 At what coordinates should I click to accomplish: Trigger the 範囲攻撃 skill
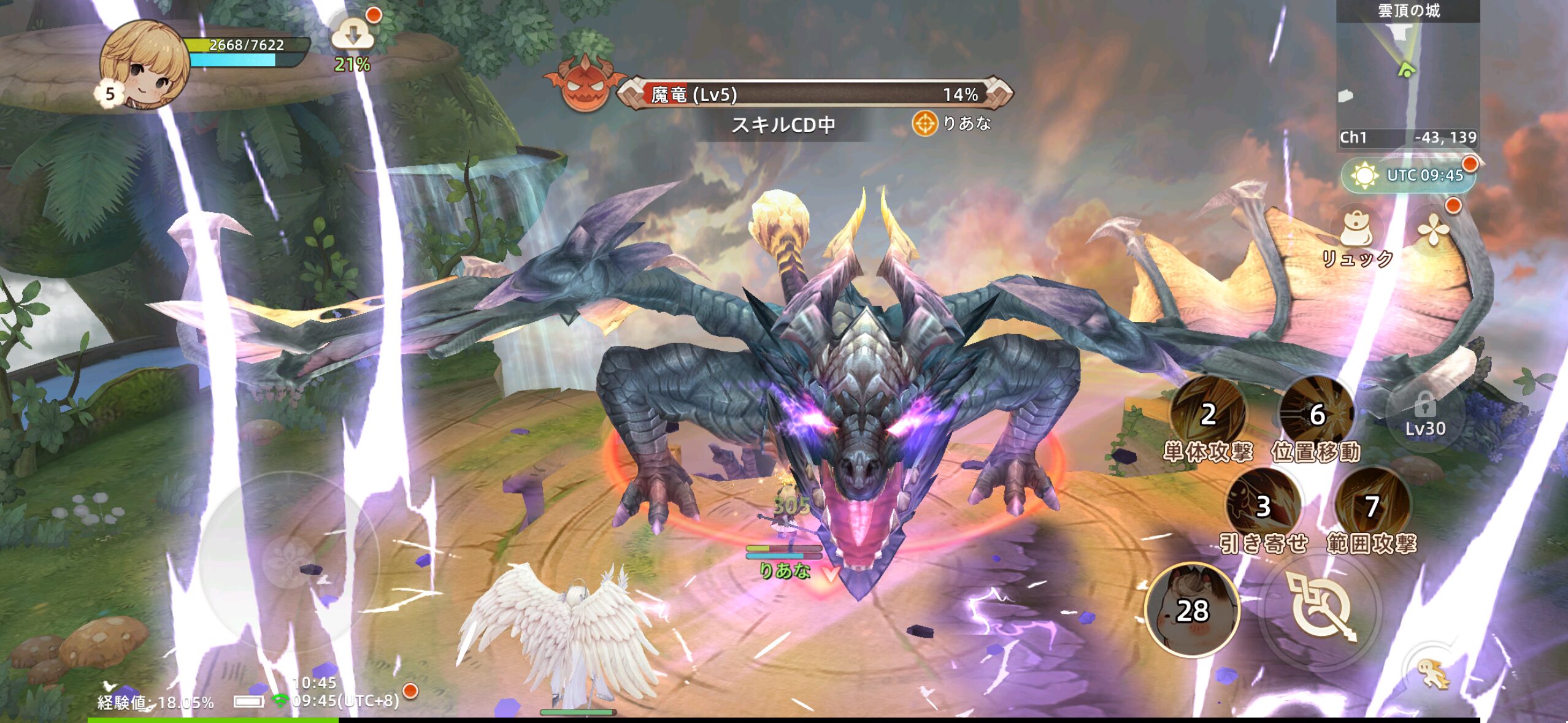[x=1372, y=507]
